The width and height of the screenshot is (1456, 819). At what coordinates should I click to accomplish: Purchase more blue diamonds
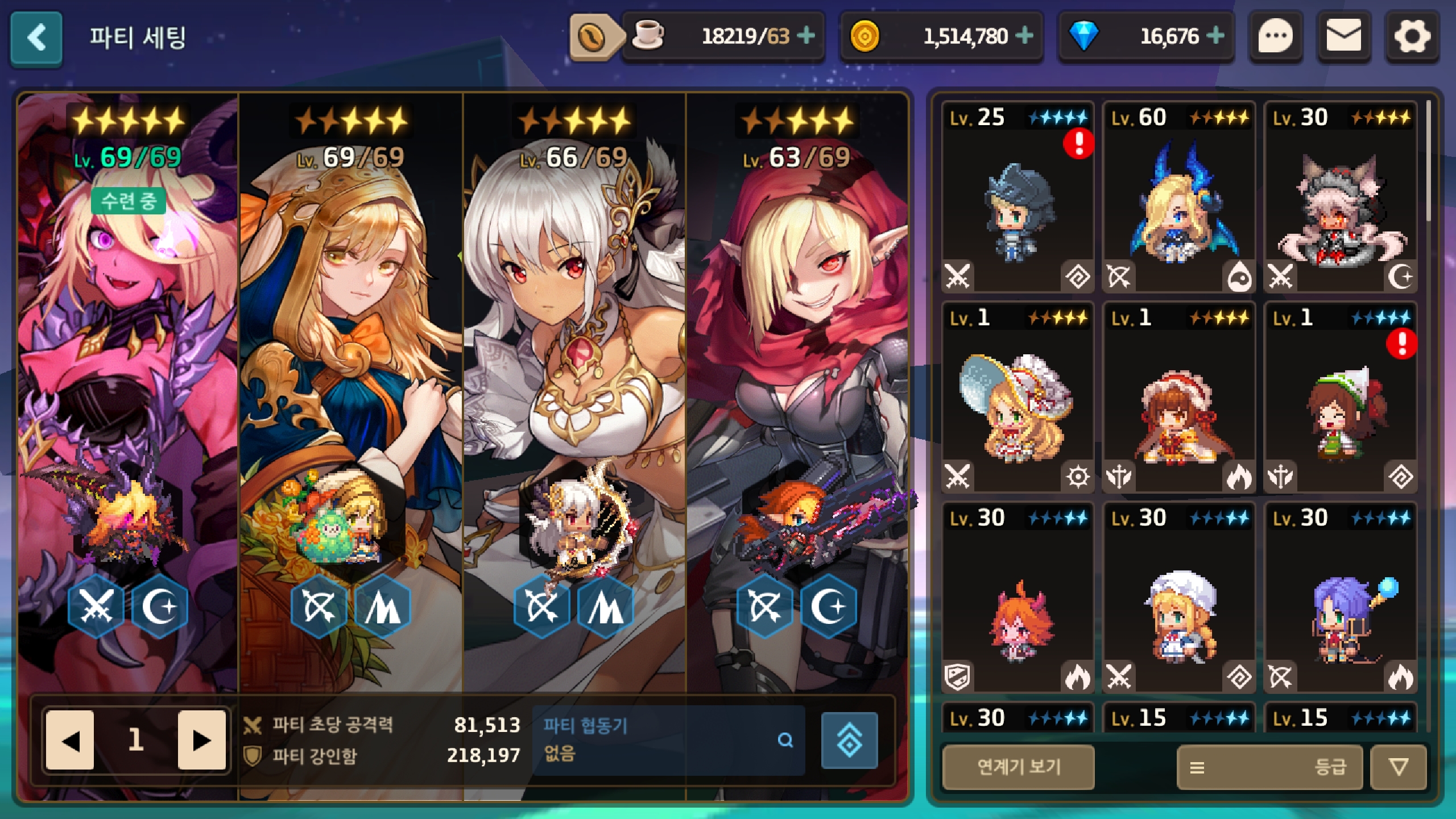[x=1215, y=36]
